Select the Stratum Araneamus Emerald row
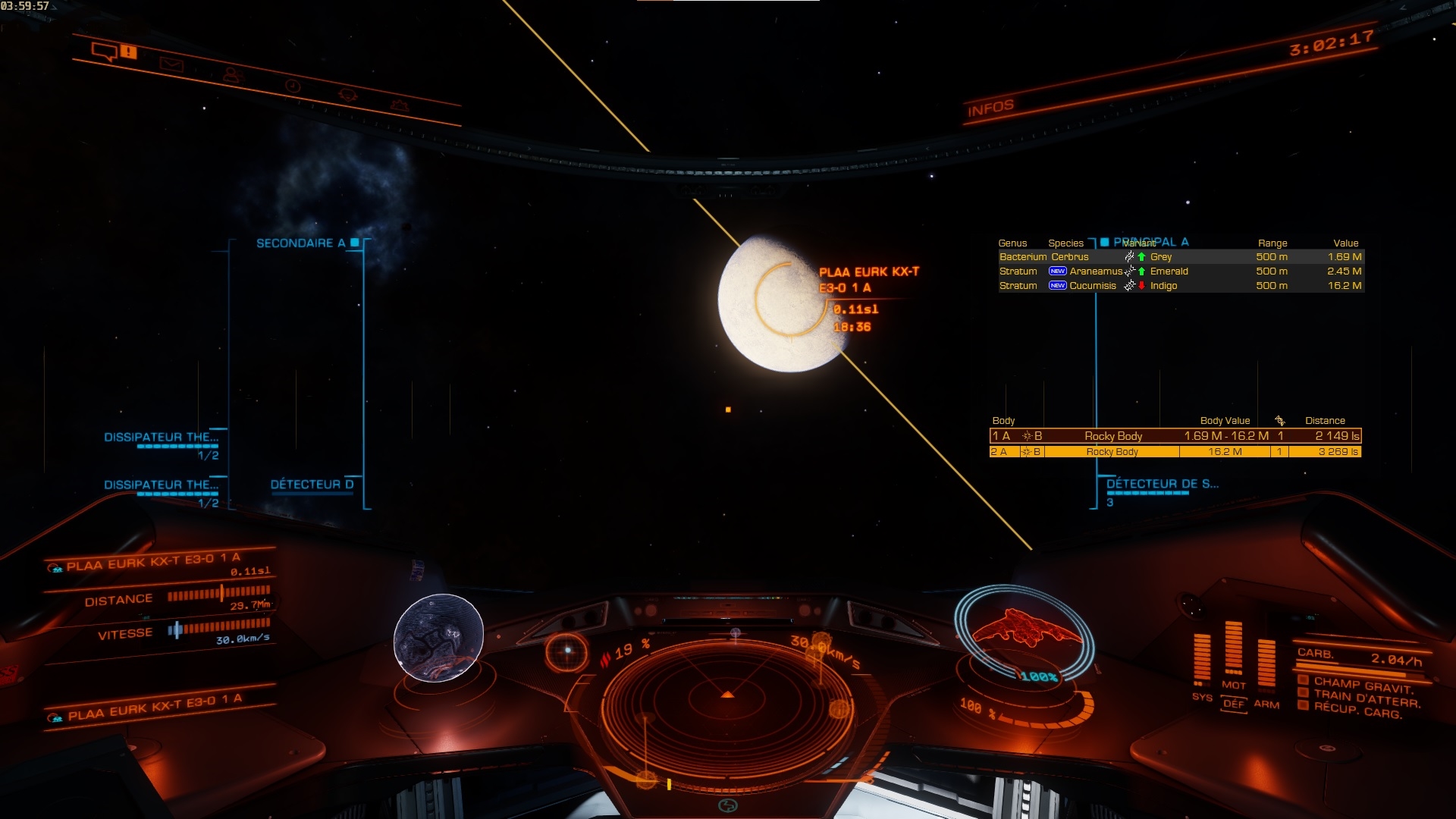The image size is (1456, 819). point(1180,271)
